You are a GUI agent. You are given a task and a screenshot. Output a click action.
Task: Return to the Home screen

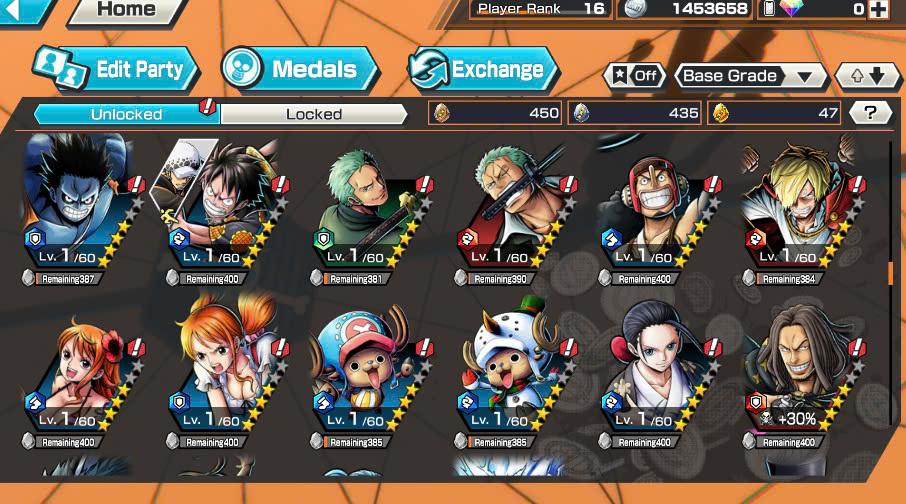pos(125,10)
